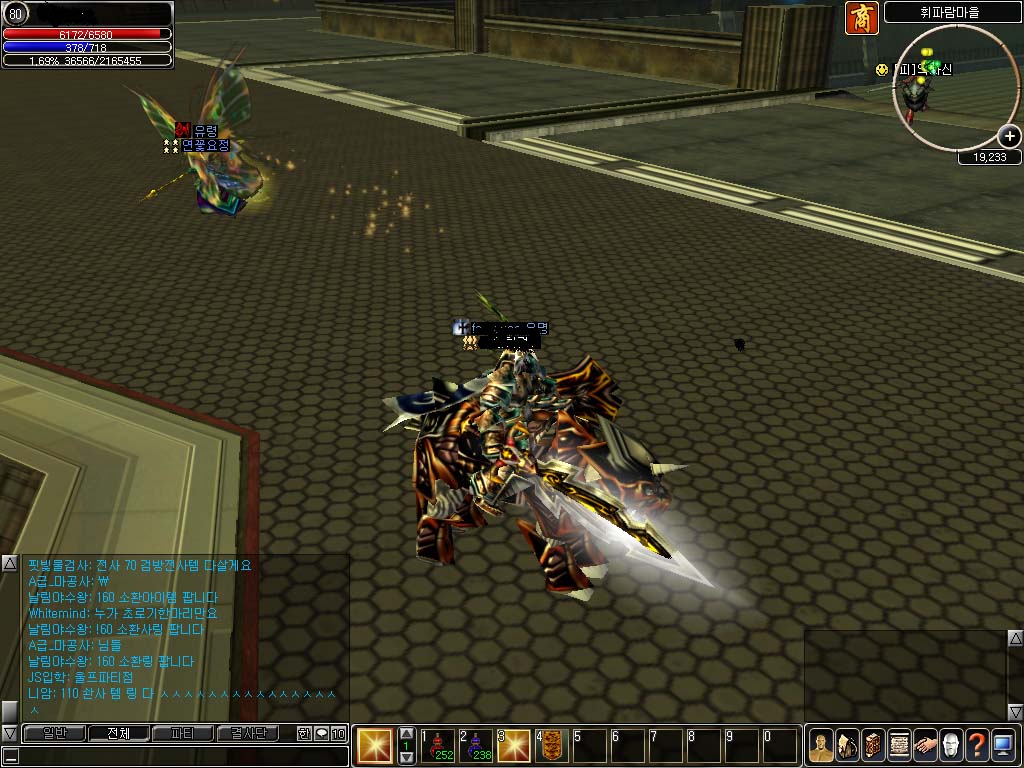The height and width of the screenshot is (768, 1024).
Task: Select the orange shield item in slot 4
Action: 552,746
